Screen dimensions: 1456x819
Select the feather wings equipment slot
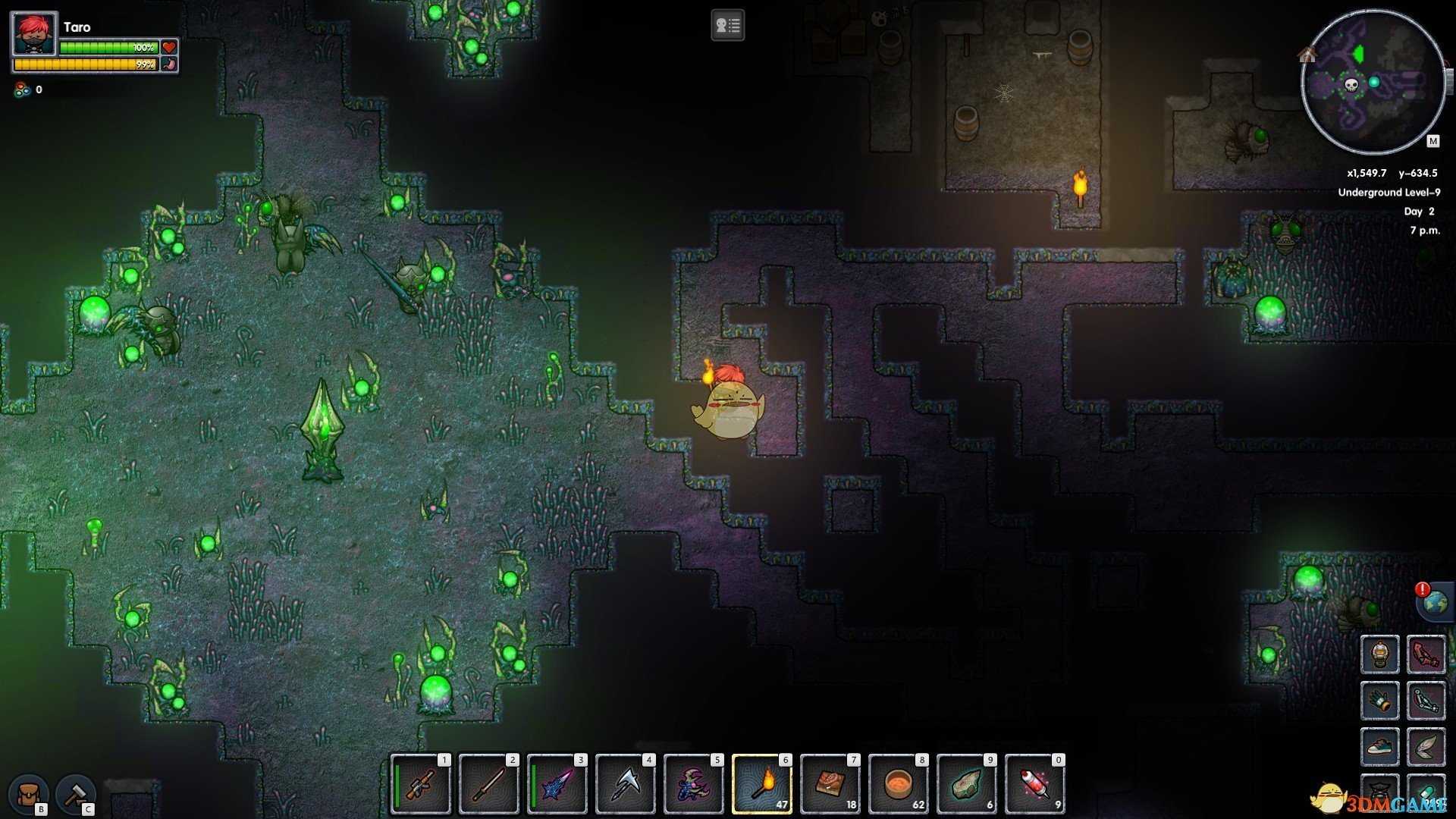1426,746
